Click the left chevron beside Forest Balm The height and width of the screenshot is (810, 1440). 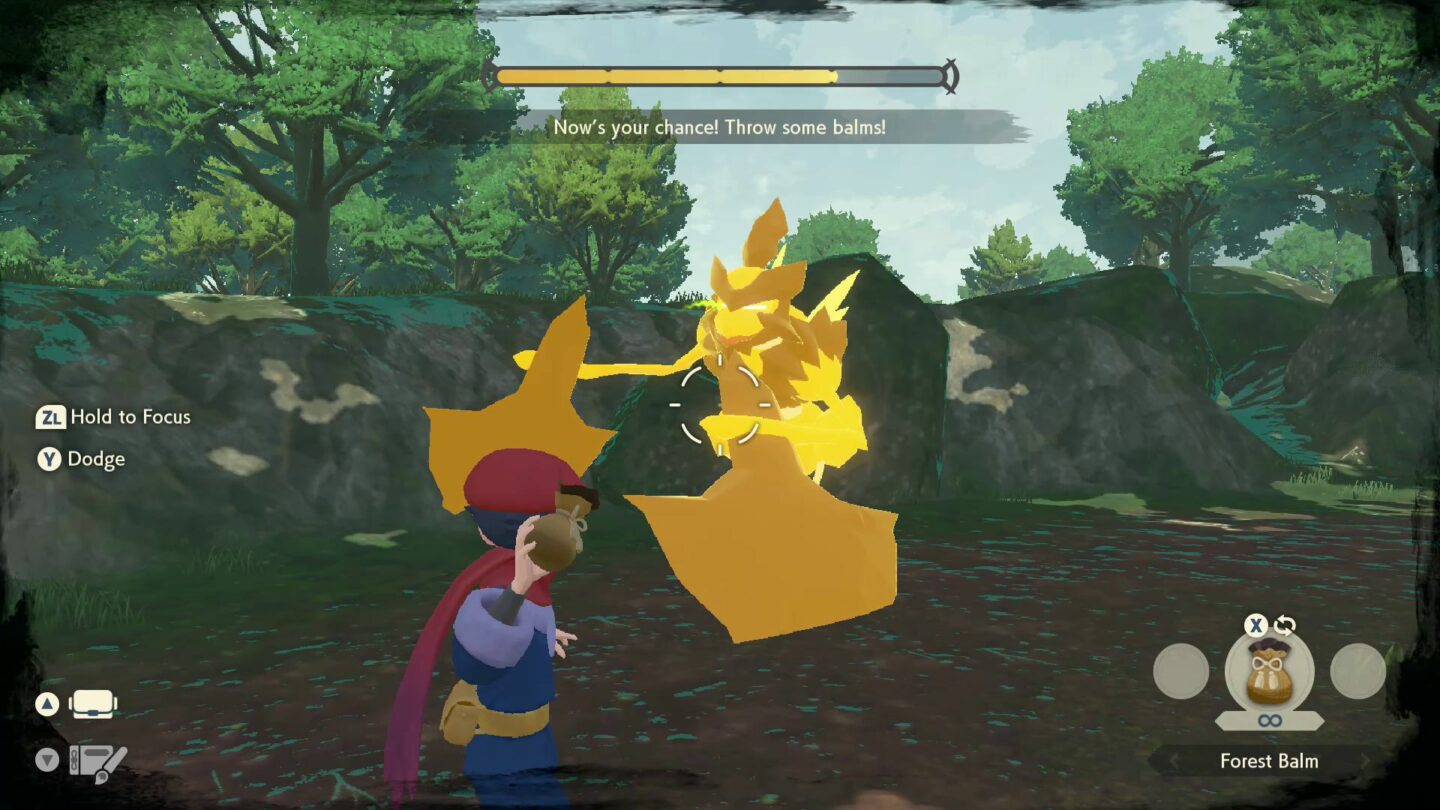click(x=1173, y=761)
